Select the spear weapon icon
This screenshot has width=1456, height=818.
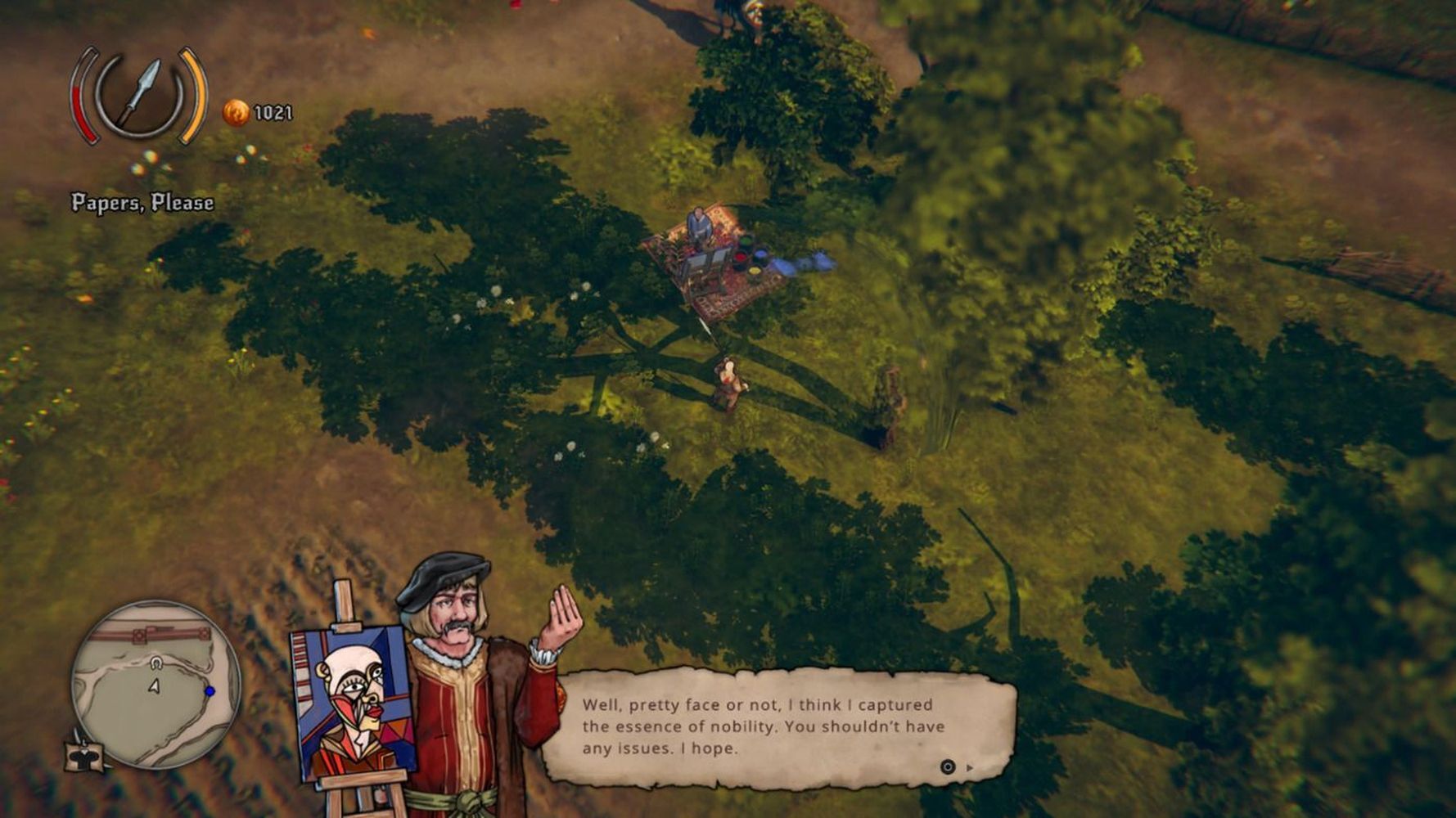[138, 96]
